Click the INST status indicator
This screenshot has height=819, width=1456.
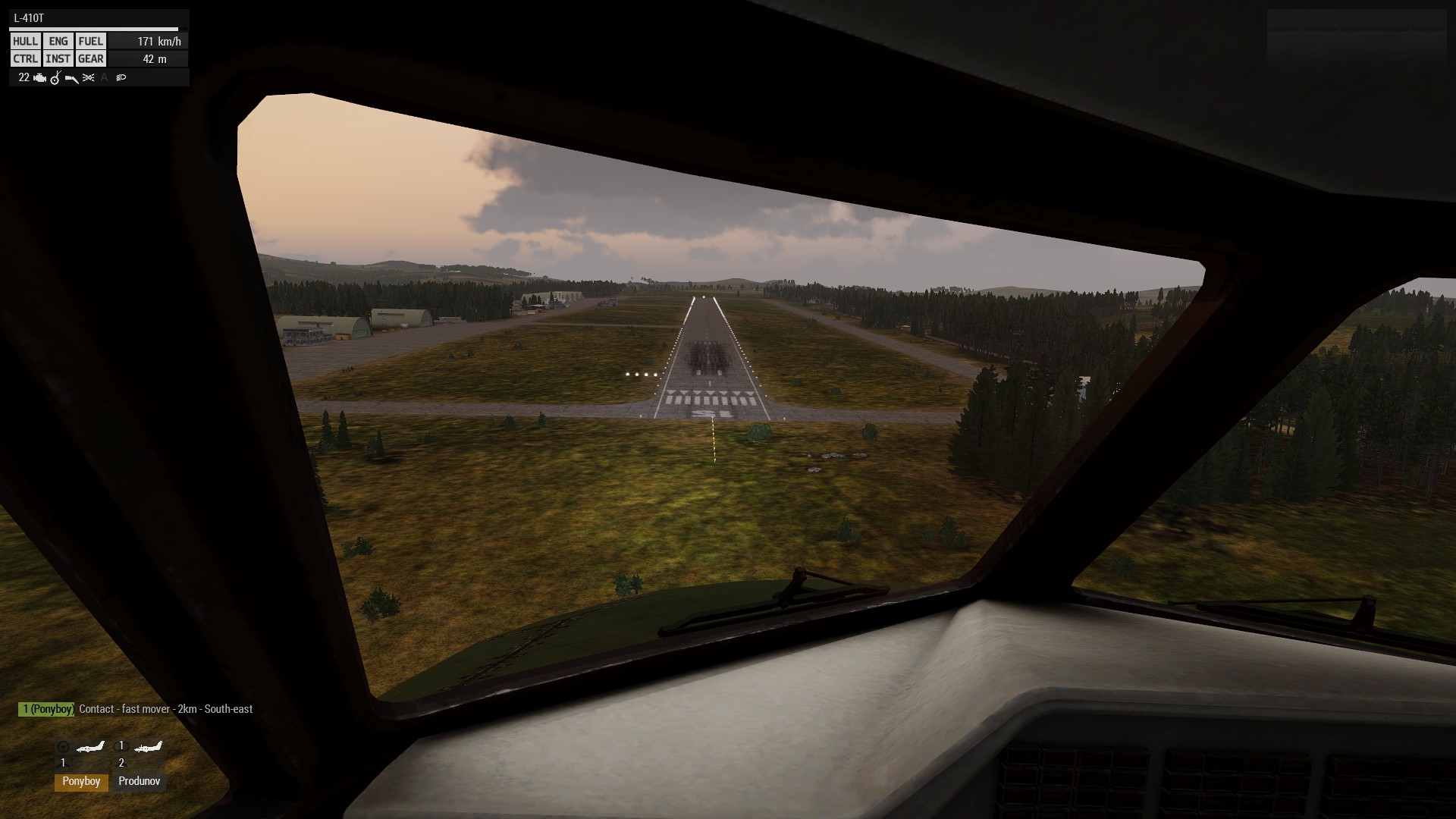click(x=58, y=59)
